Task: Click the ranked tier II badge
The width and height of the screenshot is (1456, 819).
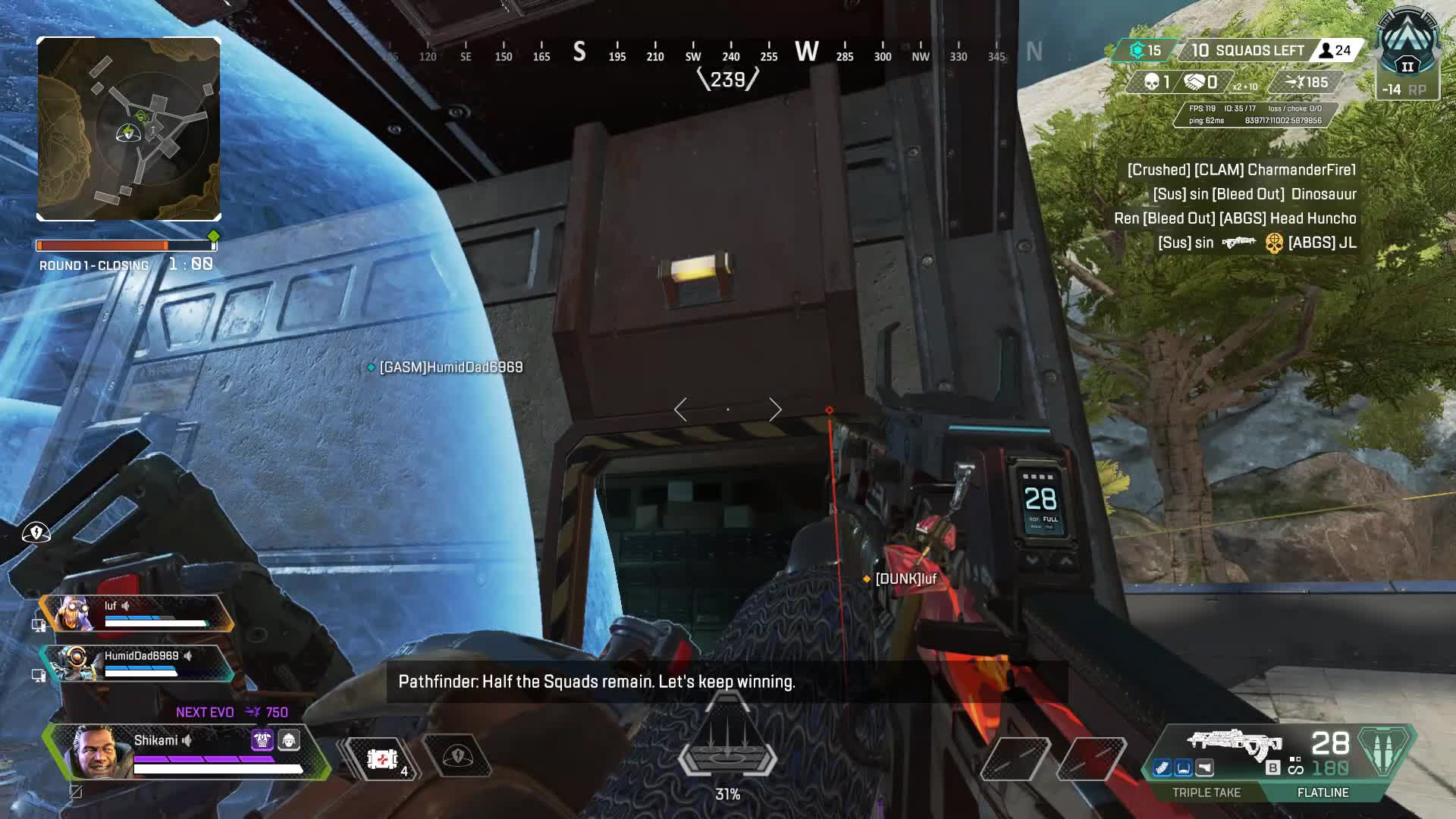Action: [1407, 53]
